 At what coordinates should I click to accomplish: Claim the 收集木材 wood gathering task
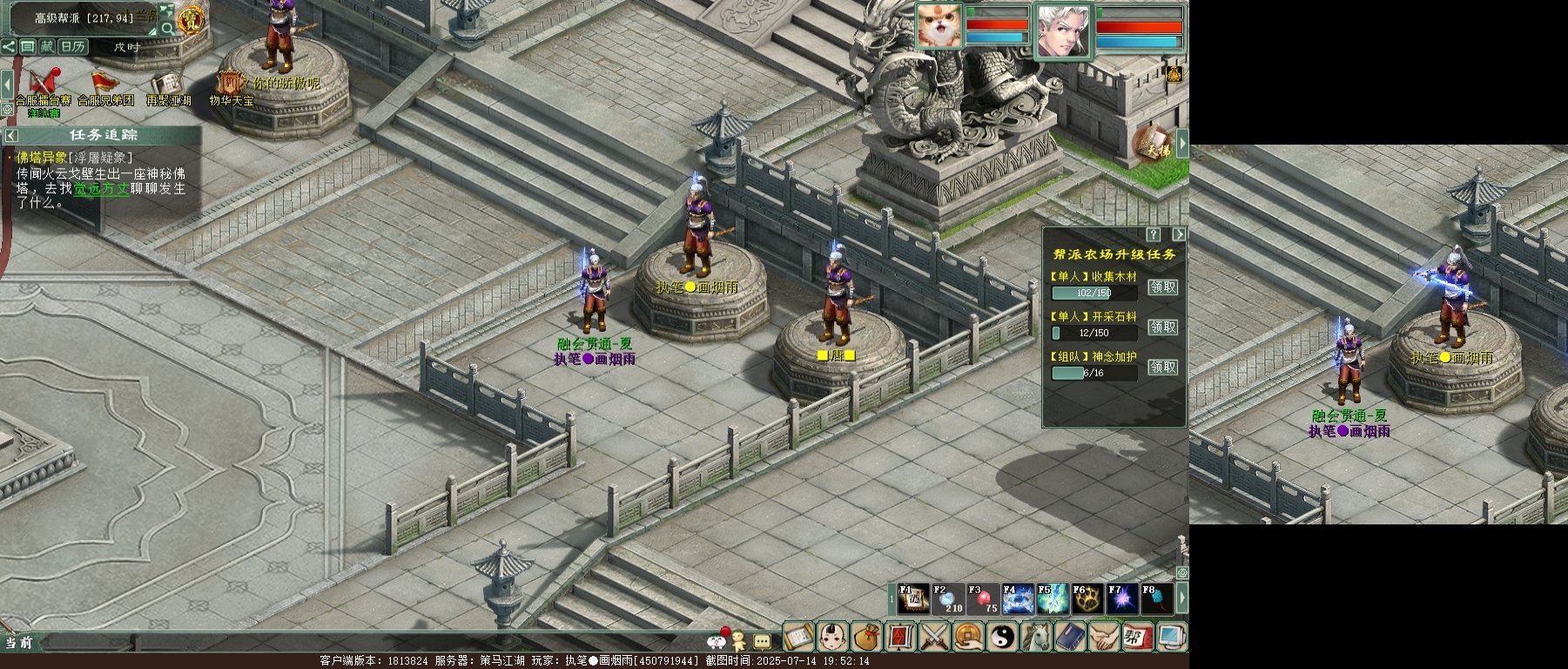(1163, 287)
